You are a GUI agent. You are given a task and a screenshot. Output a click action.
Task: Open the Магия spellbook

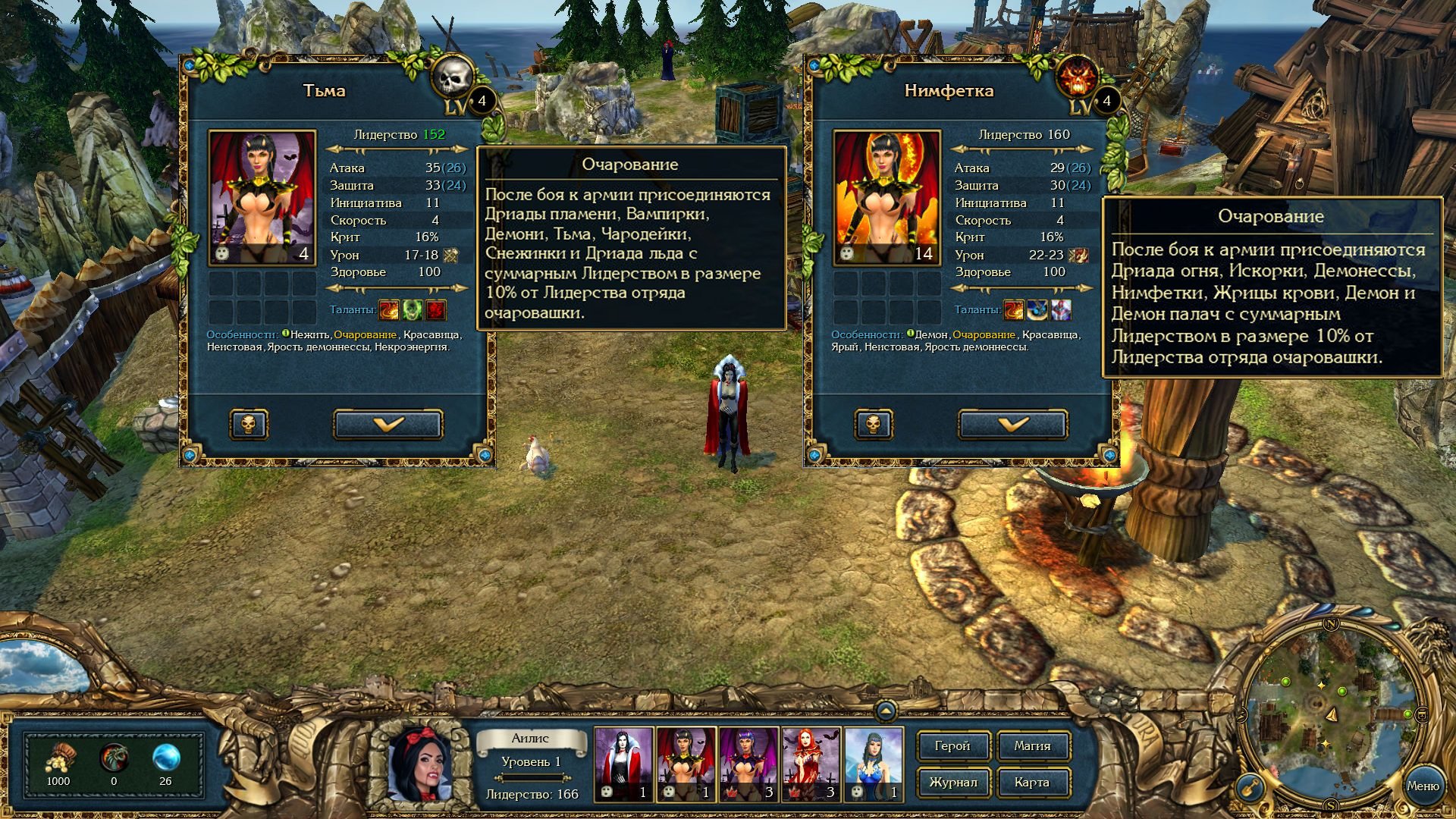point(1032,746)
